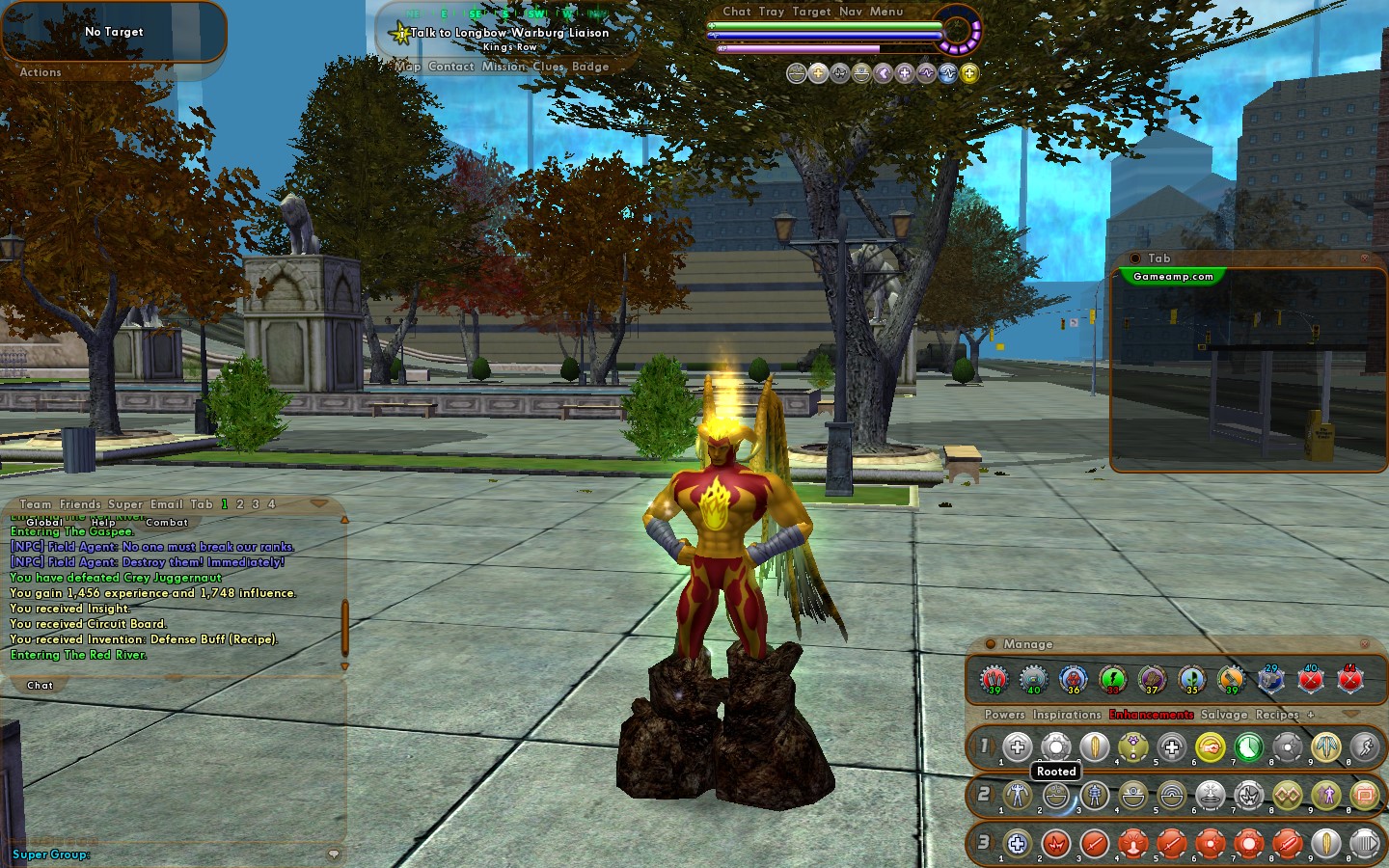Open the Recipes tab
The image size is (1389, 868).
click(x=1276, y=715)
